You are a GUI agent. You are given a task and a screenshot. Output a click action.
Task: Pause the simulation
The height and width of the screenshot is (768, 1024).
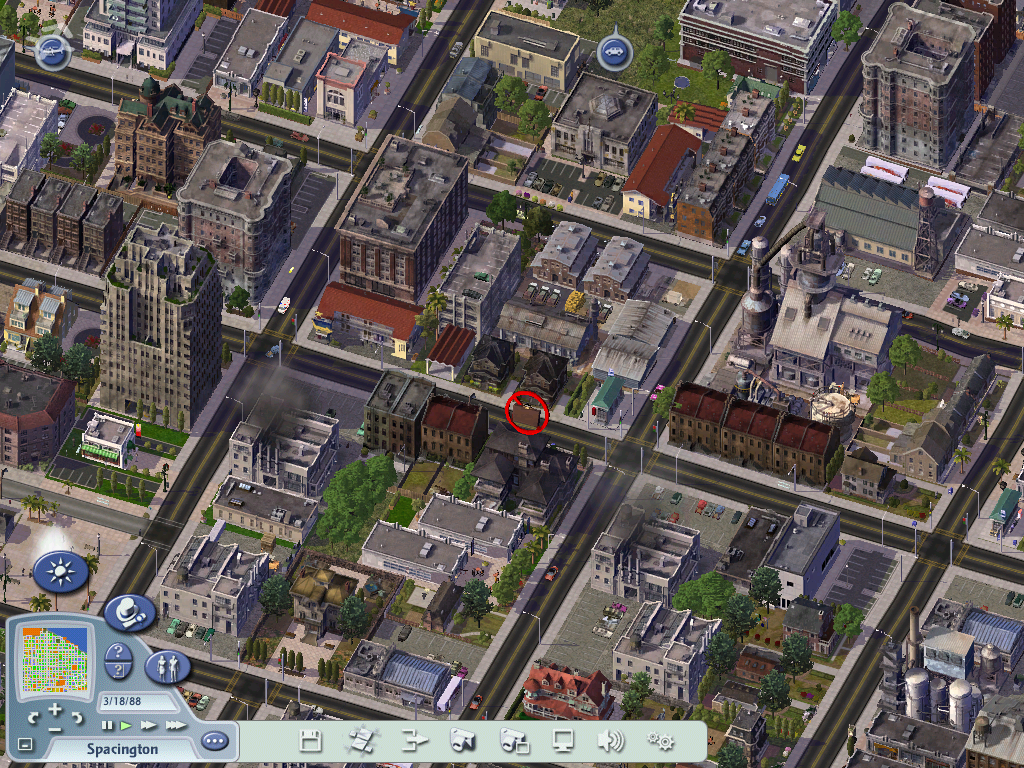pyautogui.click(x=108, y=725)
